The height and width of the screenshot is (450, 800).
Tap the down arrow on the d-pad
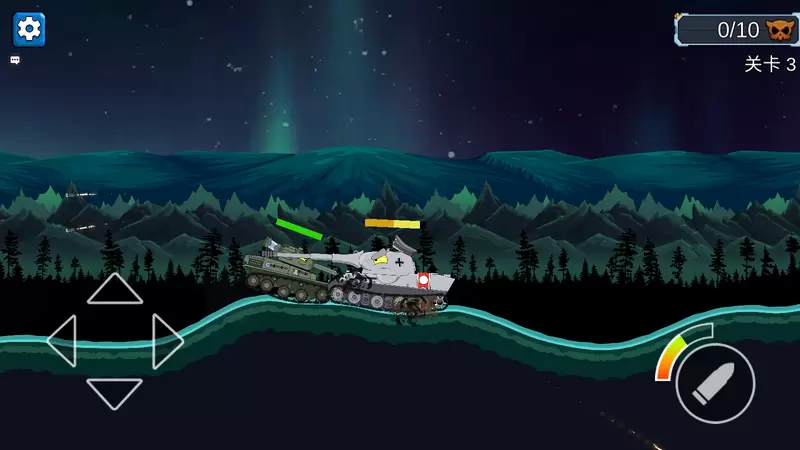click(115, 392)
